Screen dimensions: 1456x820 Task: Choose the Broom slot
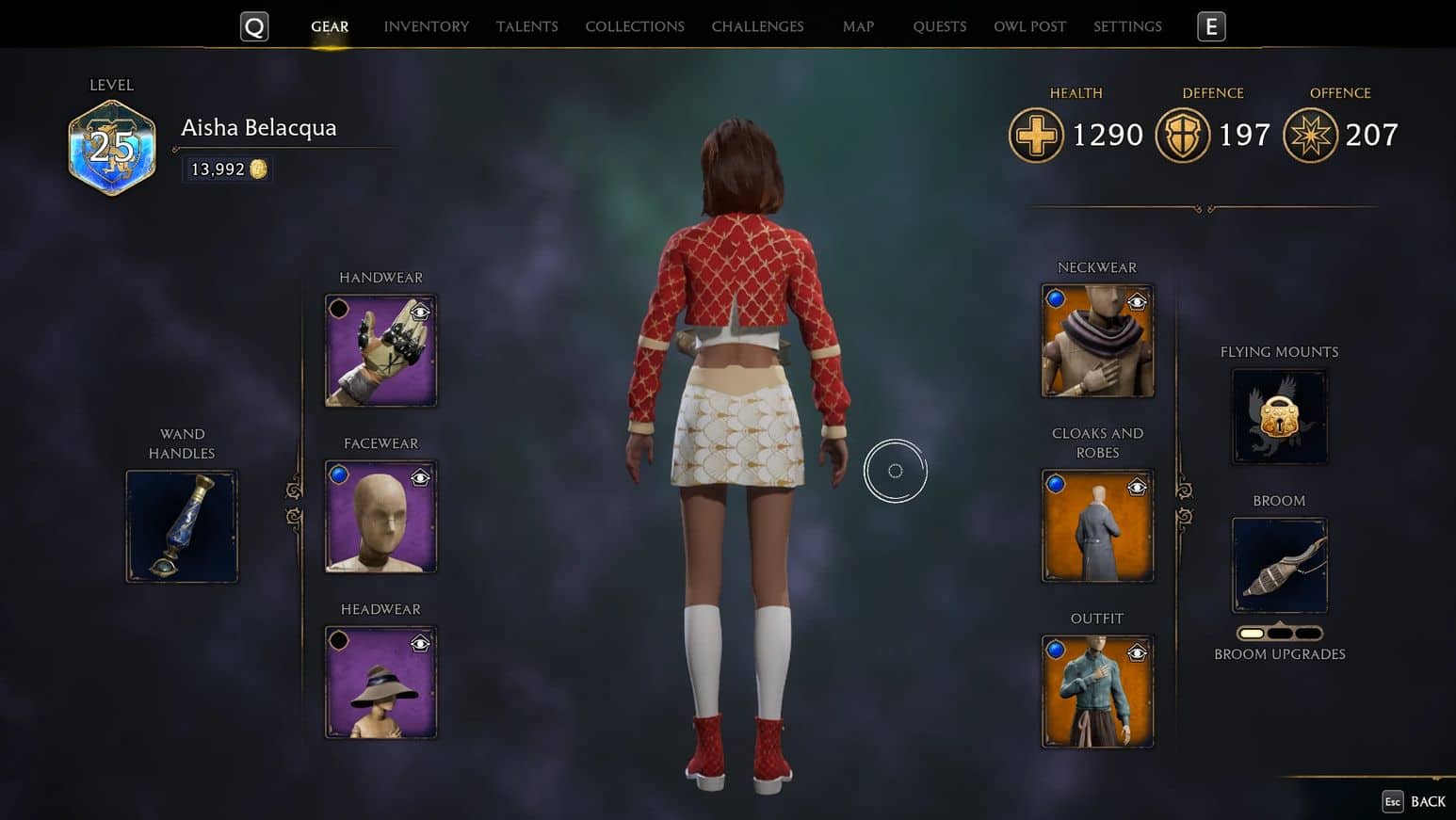(x=1279, y=566)
